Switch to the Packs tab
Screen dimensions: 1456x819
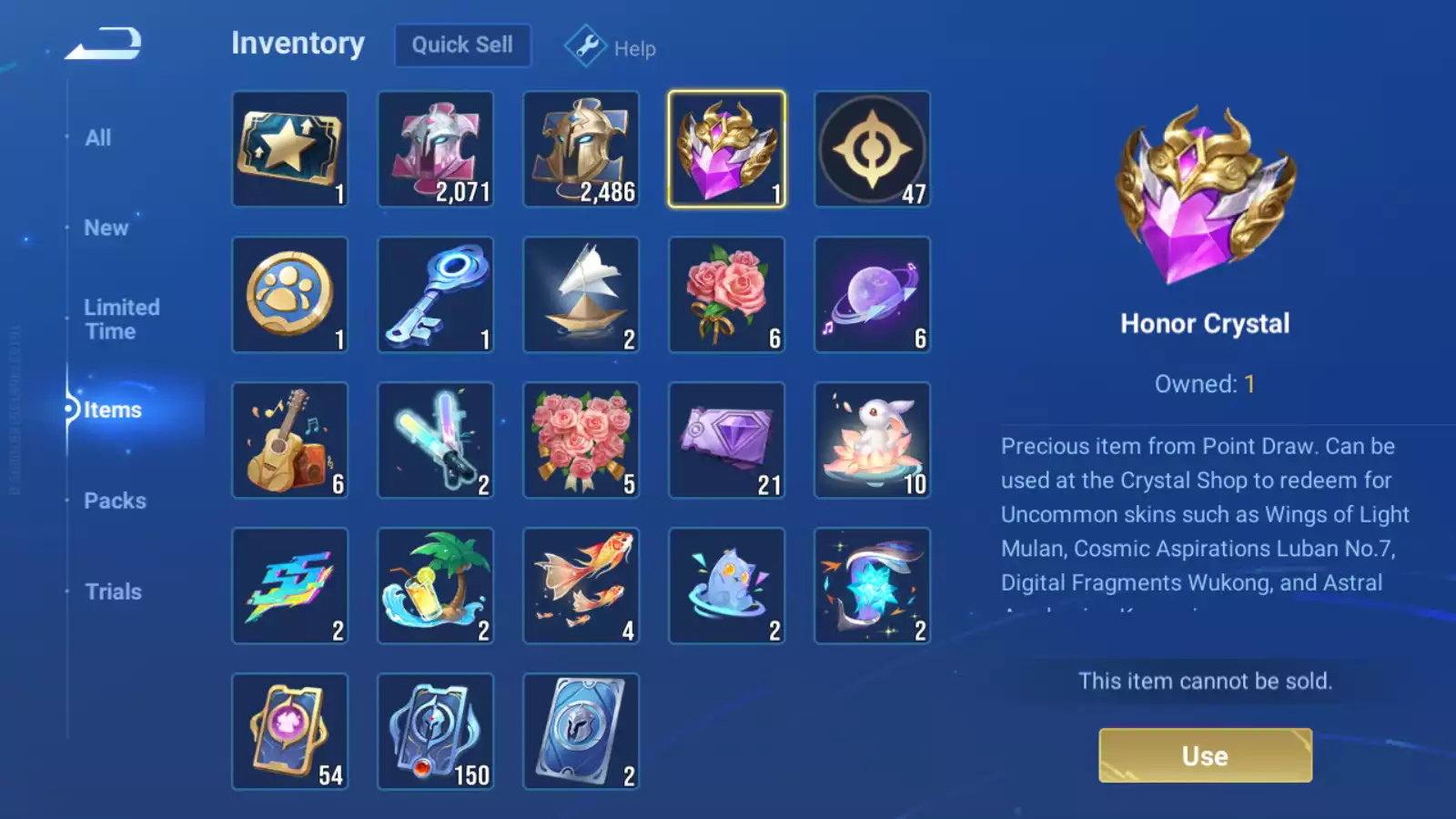(115, 500)
